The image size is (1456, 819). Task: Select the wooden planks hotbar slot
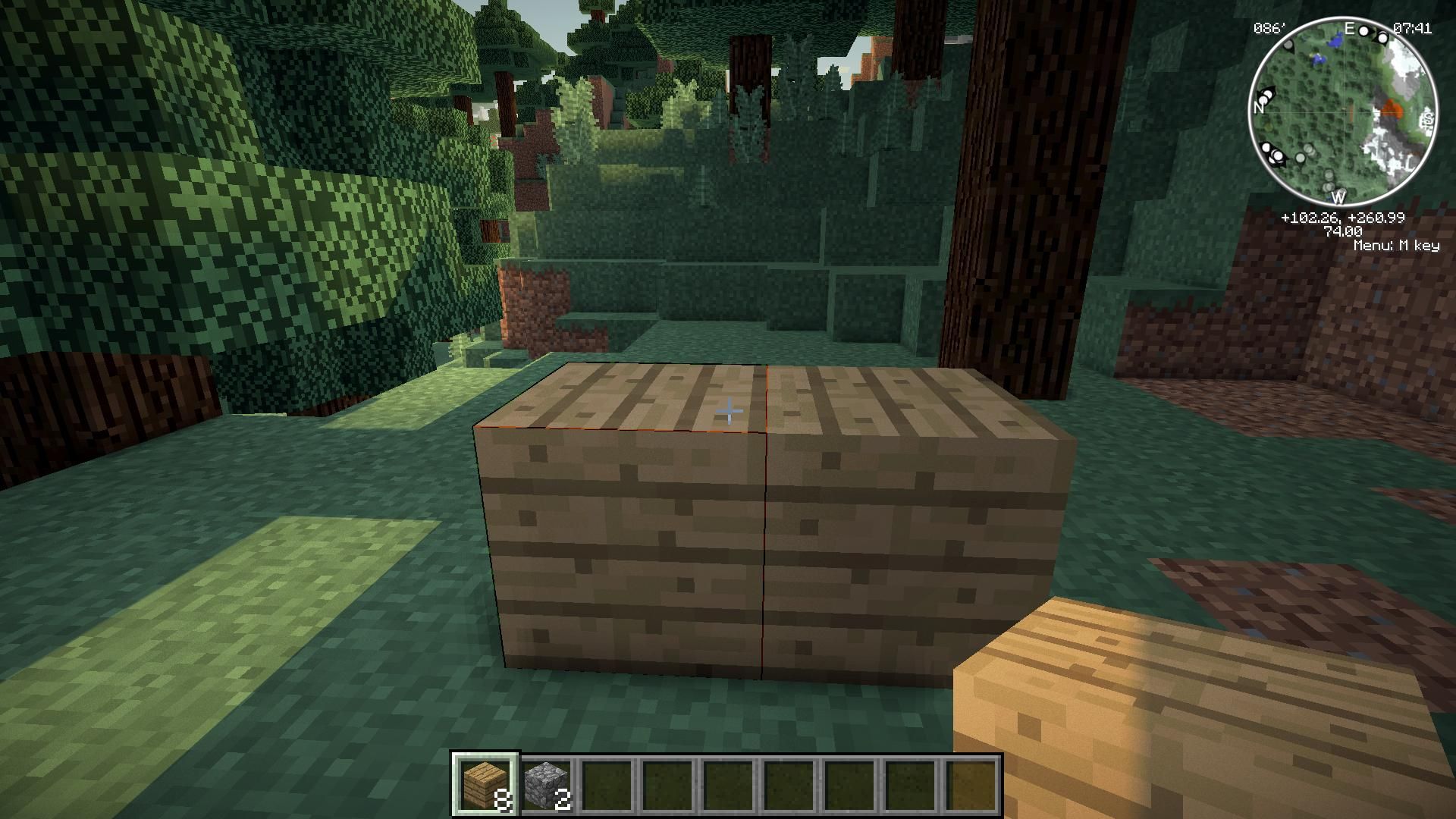(485, 784)
